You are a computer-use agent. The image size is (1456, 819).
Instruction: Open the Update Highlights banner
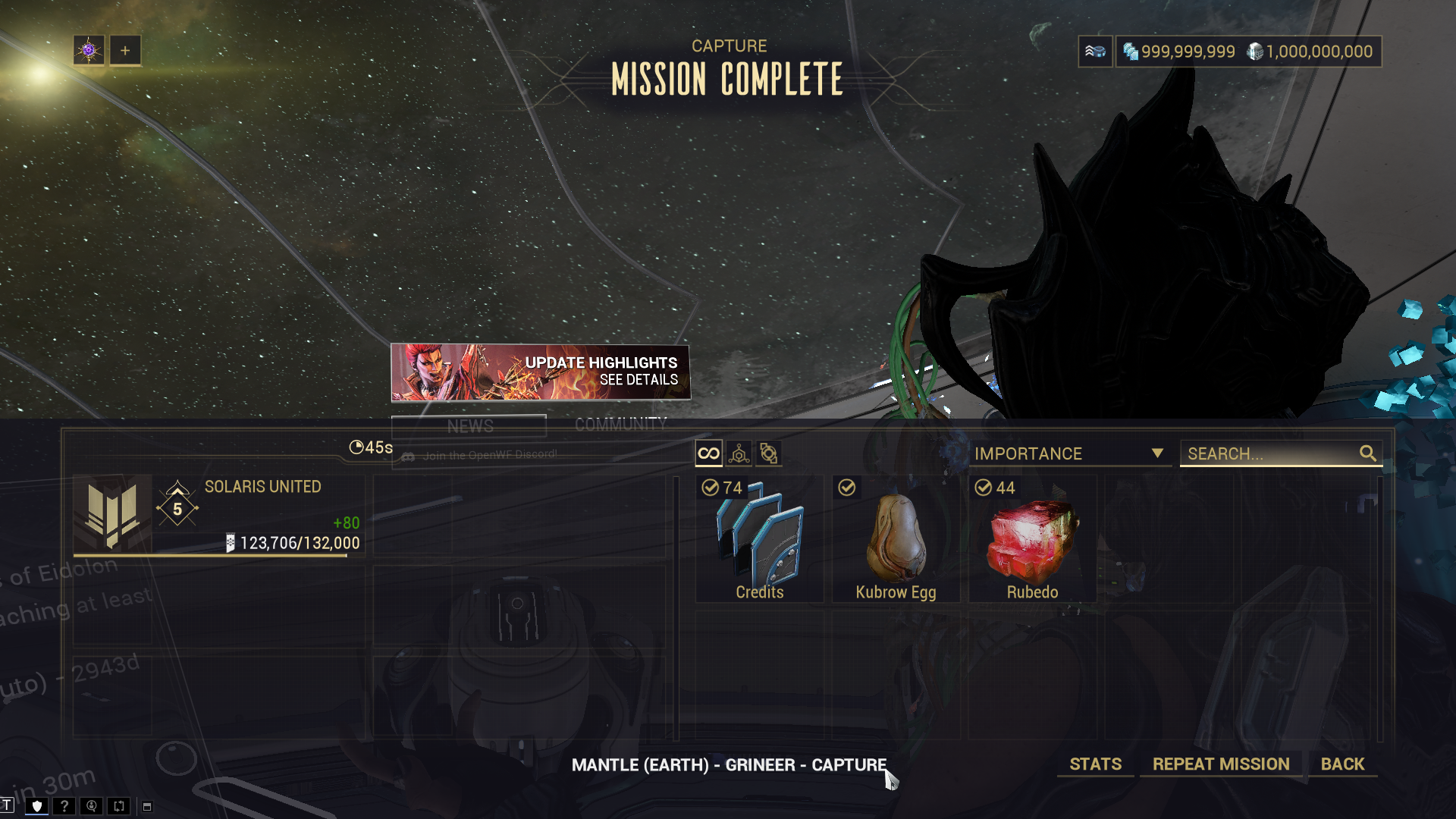tap(540, 372)
